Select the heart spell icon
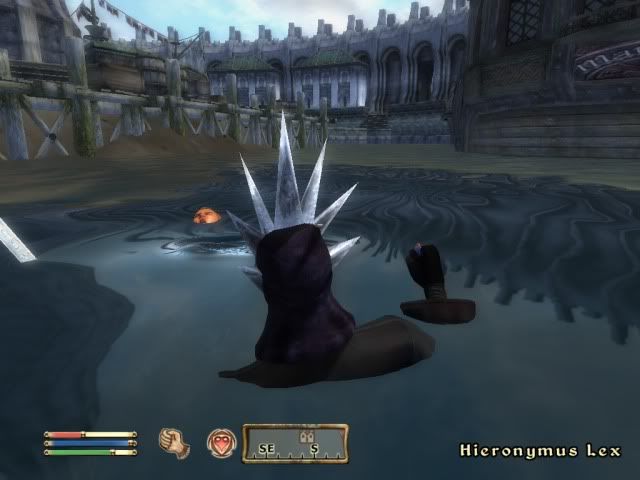 coord(221,443)
